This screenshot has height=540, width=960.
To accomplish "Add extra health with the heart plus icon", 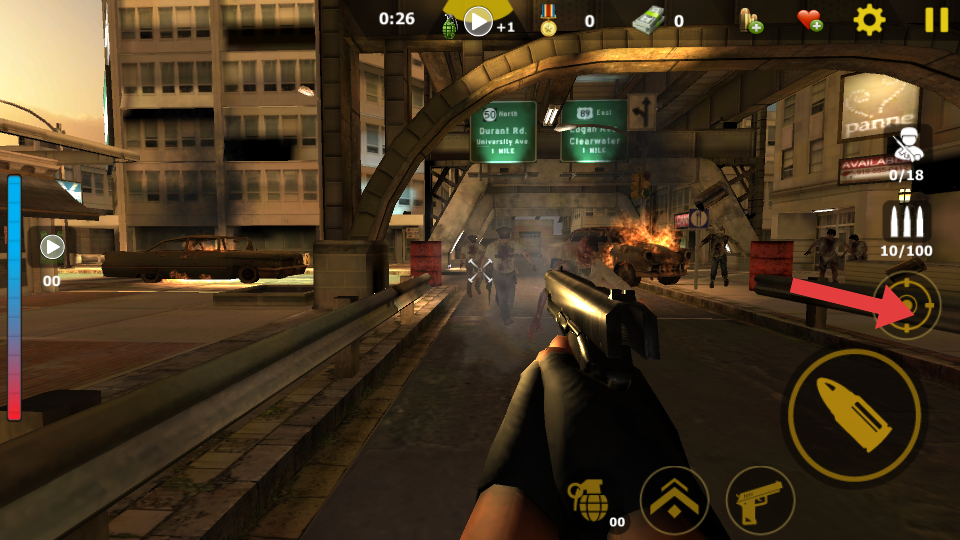I will tap(809, 20).
